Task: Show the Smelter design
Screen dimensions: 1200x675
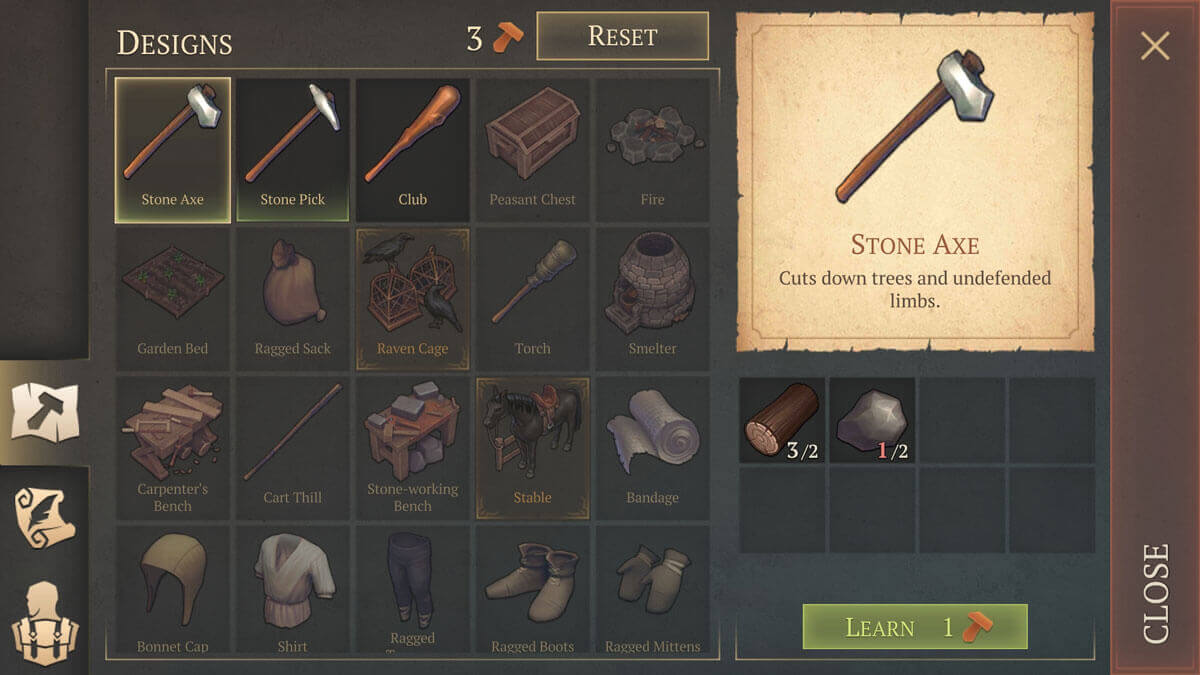Action: click(x=652, y=298)
